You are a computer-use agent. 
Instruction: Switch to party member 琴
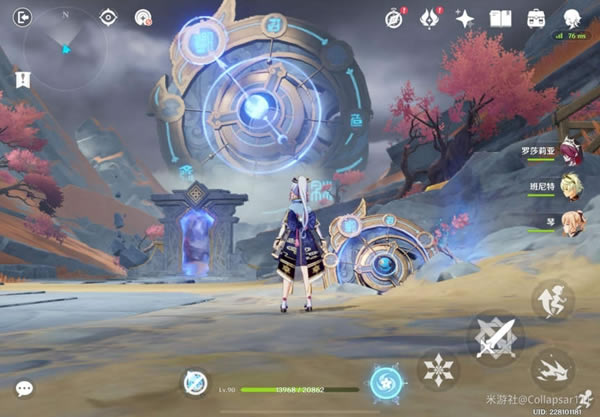tap(570, 220)
